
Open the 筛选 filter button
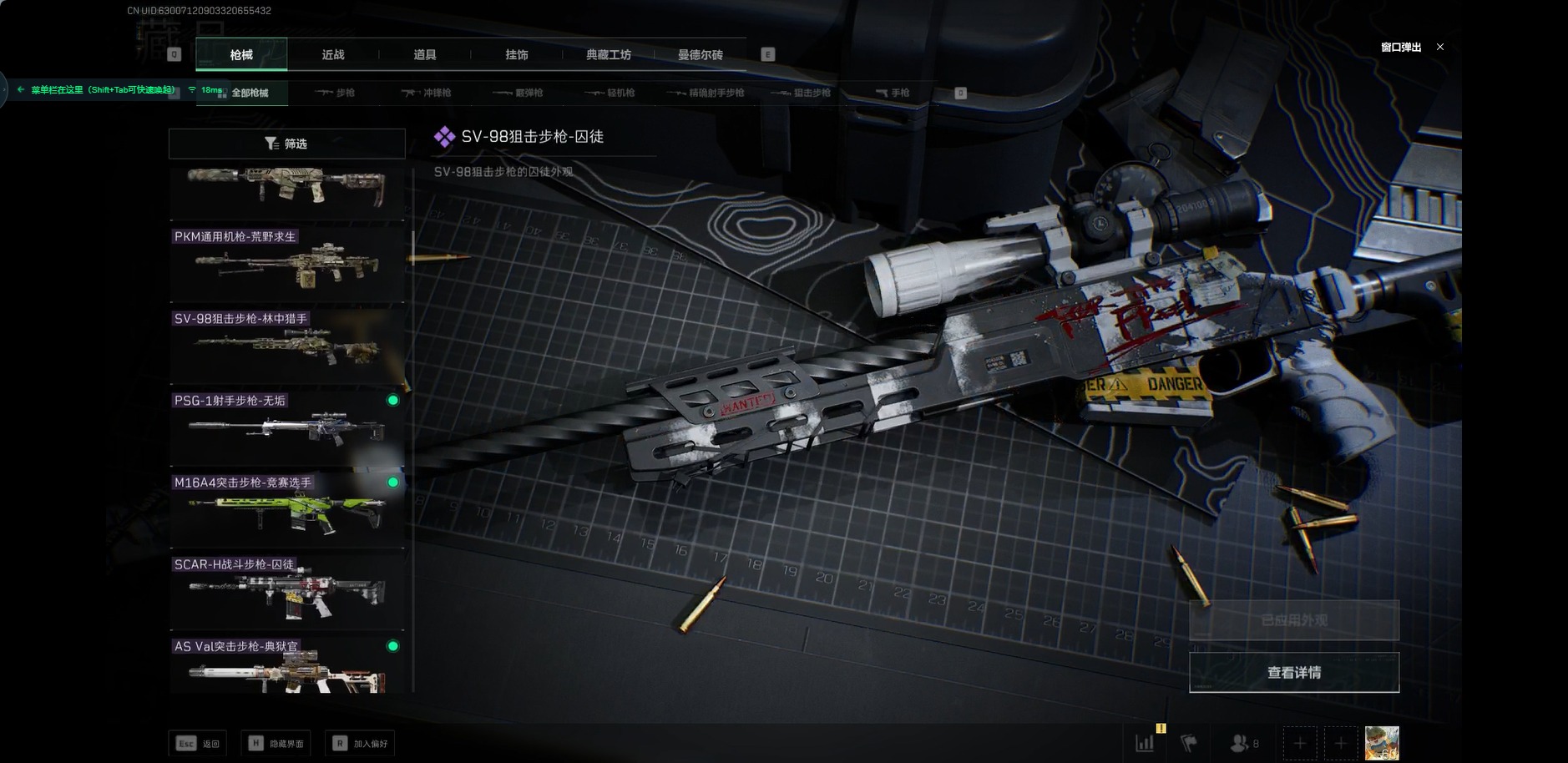286,144
